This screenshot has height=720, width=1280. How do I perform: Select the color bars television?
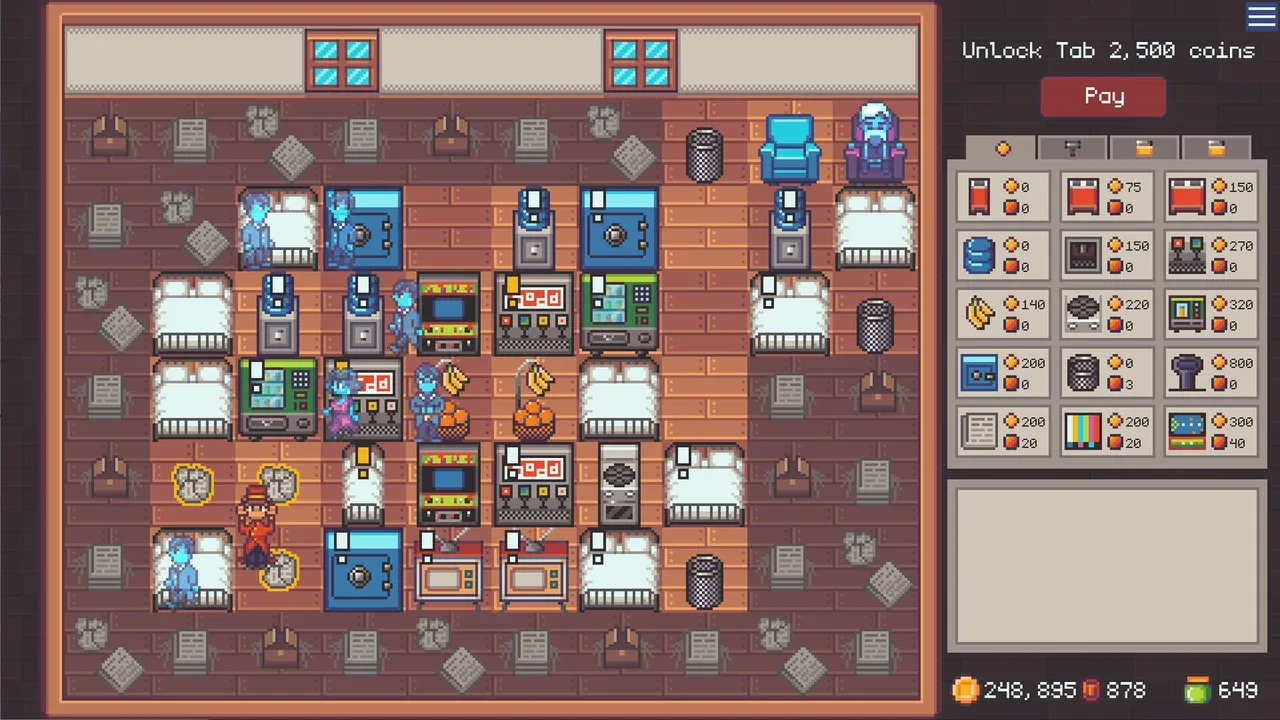[x=1105, y=431]
